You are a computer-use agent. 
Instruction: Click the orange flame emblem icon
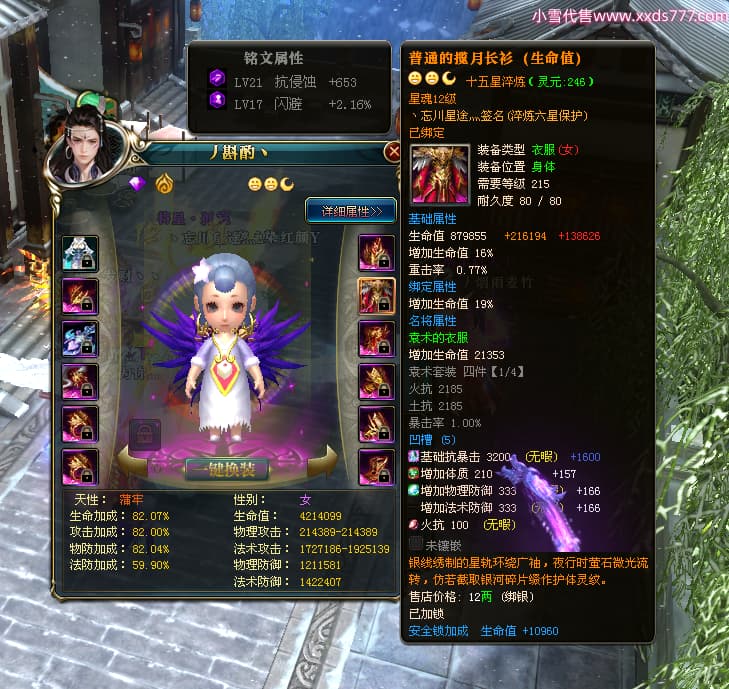pos(163,183)
